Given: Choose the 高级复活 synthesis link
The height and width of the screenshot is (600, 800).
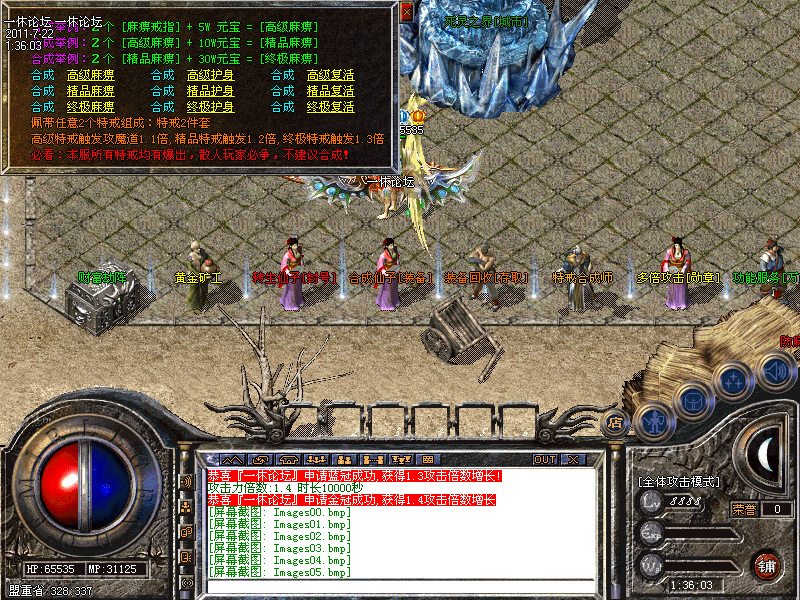Looking at the screenshot, I should point(330,75).
